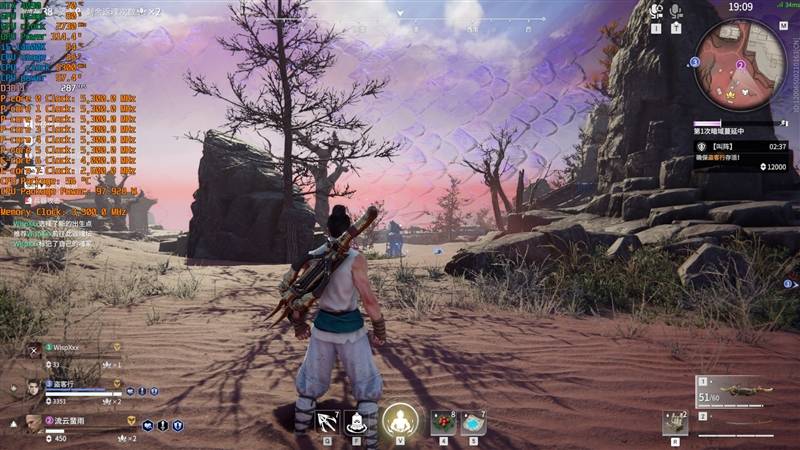The image size is (800, 450).
Task: Use the blue armor powder item
Action: pyautogui.click(x=473, y=422)
